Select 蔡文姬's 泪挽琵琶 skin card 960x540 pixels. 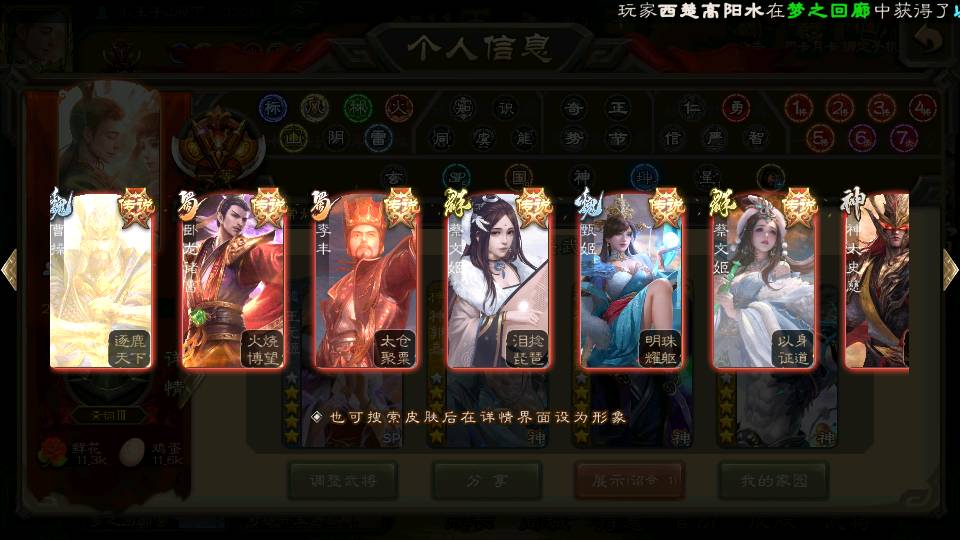(498, 282)
